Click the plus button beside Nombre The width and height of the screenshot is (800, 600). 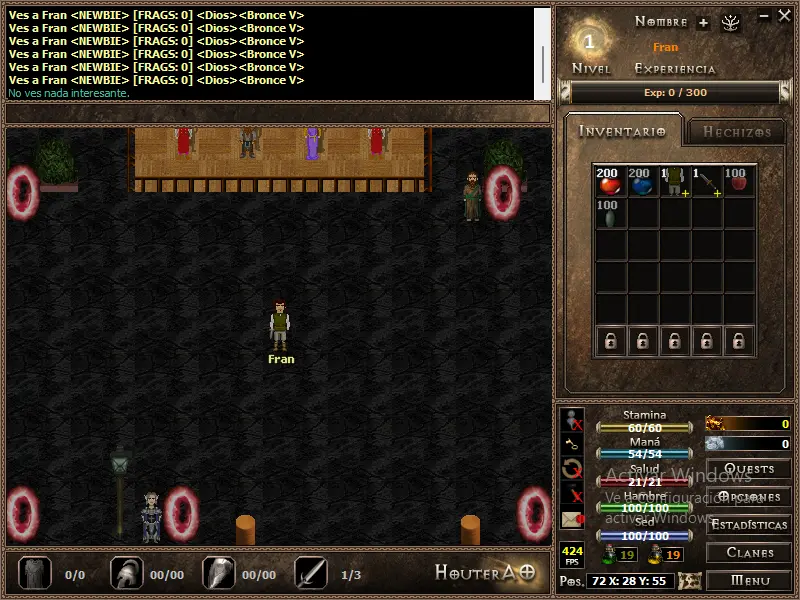703,22
